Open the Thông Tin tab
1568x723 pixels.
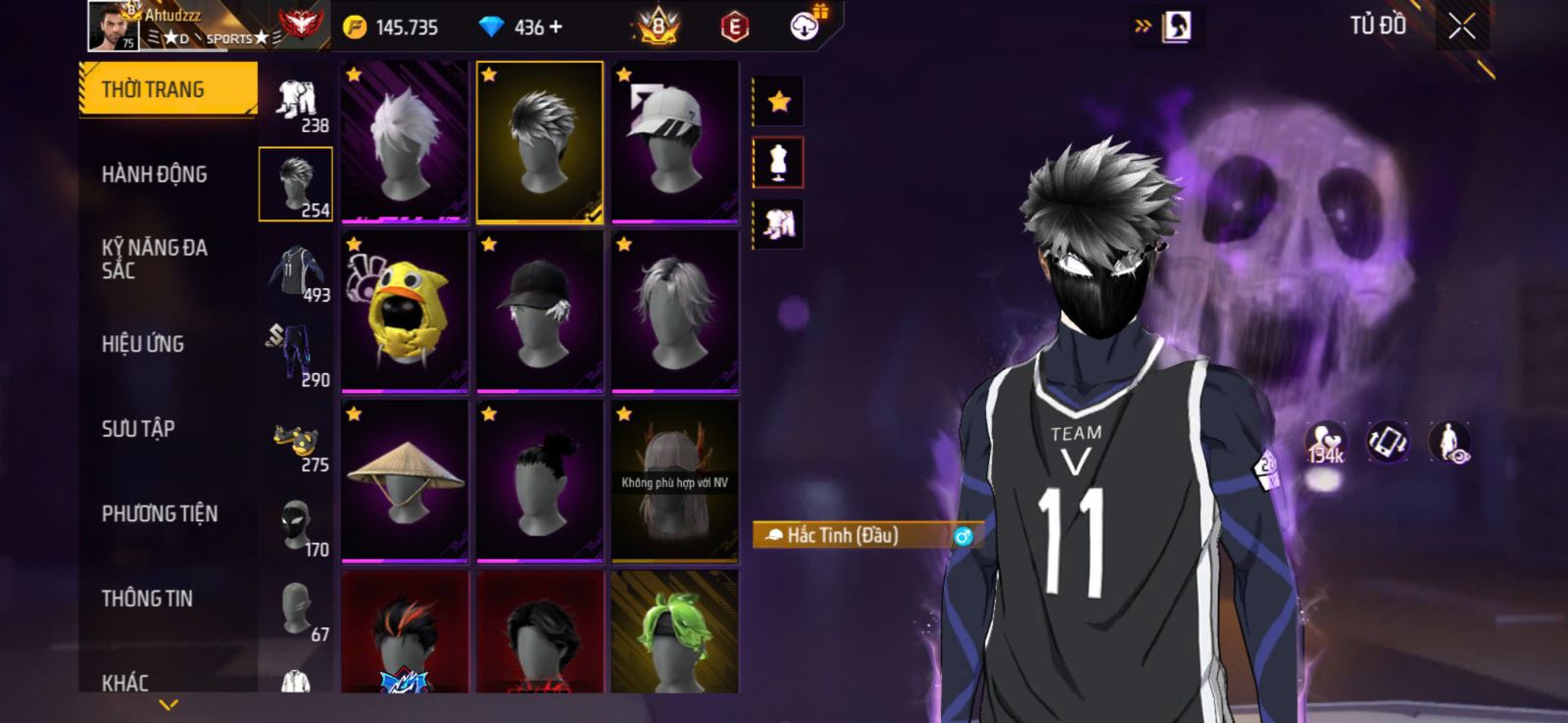[147, 599]
